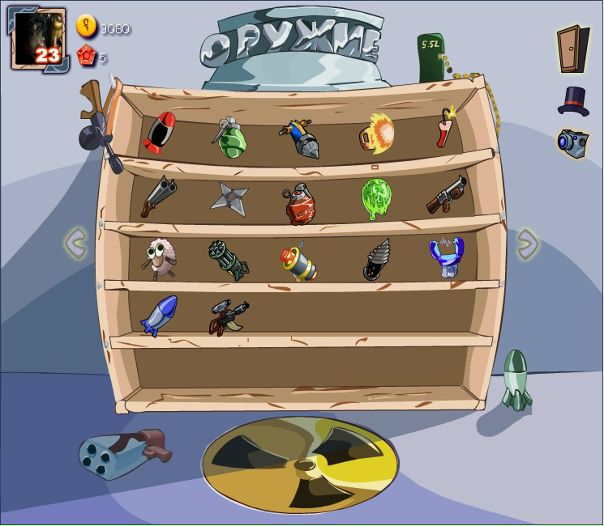This screenshot has width=604, height=526.
Task: Choose the crossbow weapon on the fourth shelf
Action: coord(228,317)
